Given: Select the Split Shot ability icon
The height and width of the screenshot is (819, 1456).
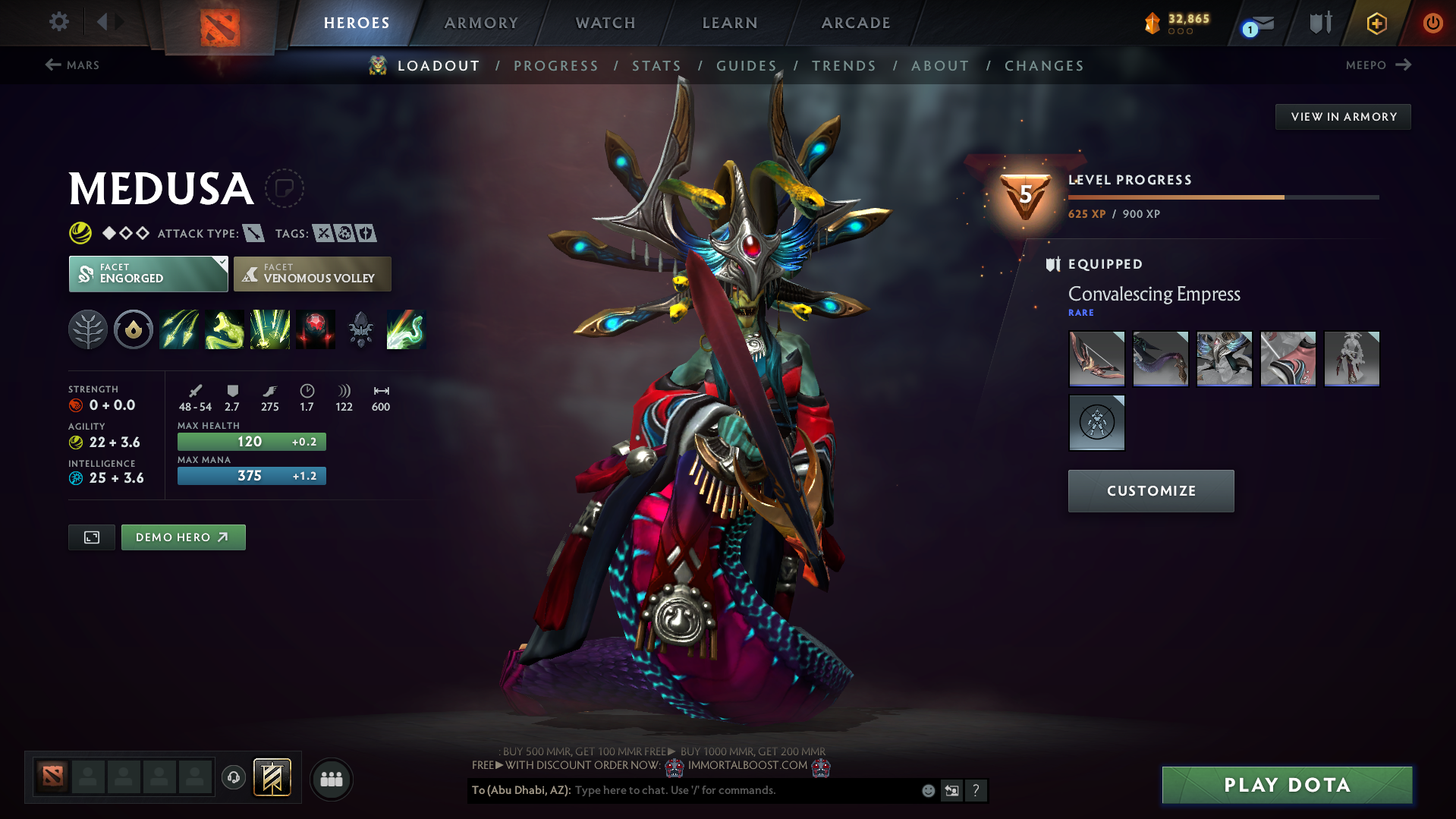Looking at the screenshot, I should pos(179,329).
